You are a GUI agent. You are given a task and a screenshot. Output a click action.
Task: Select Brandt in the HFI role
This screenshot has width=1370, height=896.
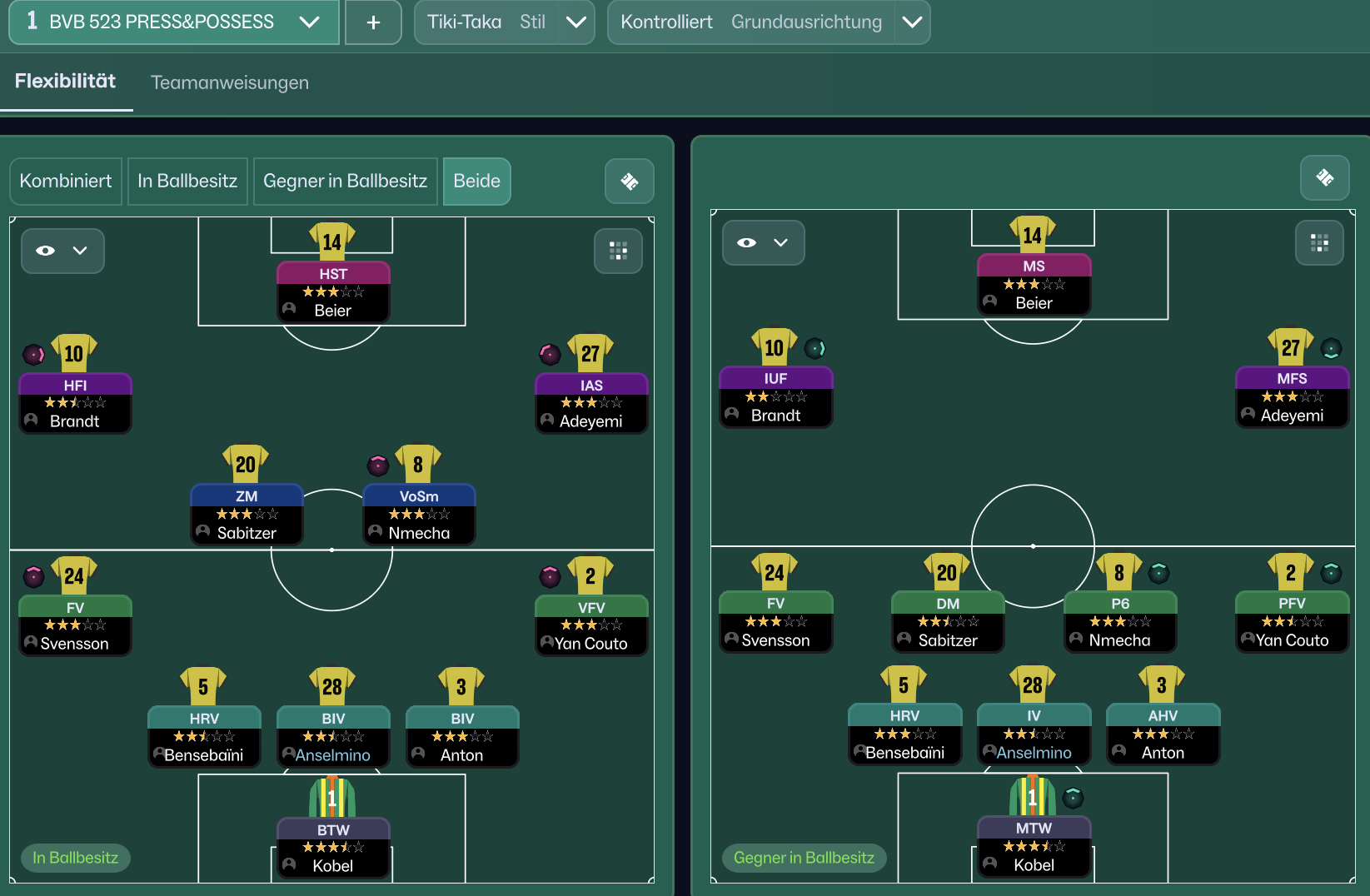[x=75, y=403]
